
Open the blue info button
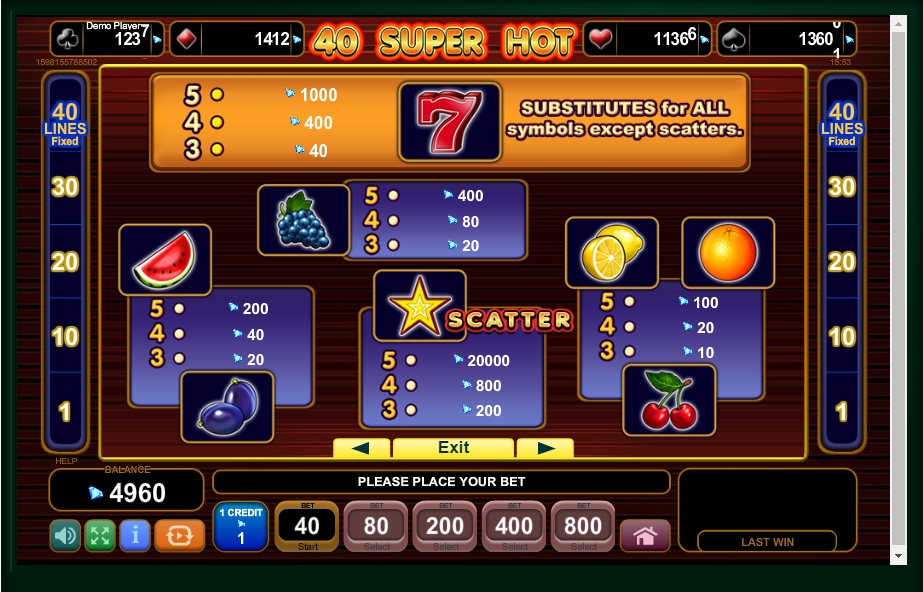tap(135, 536)
